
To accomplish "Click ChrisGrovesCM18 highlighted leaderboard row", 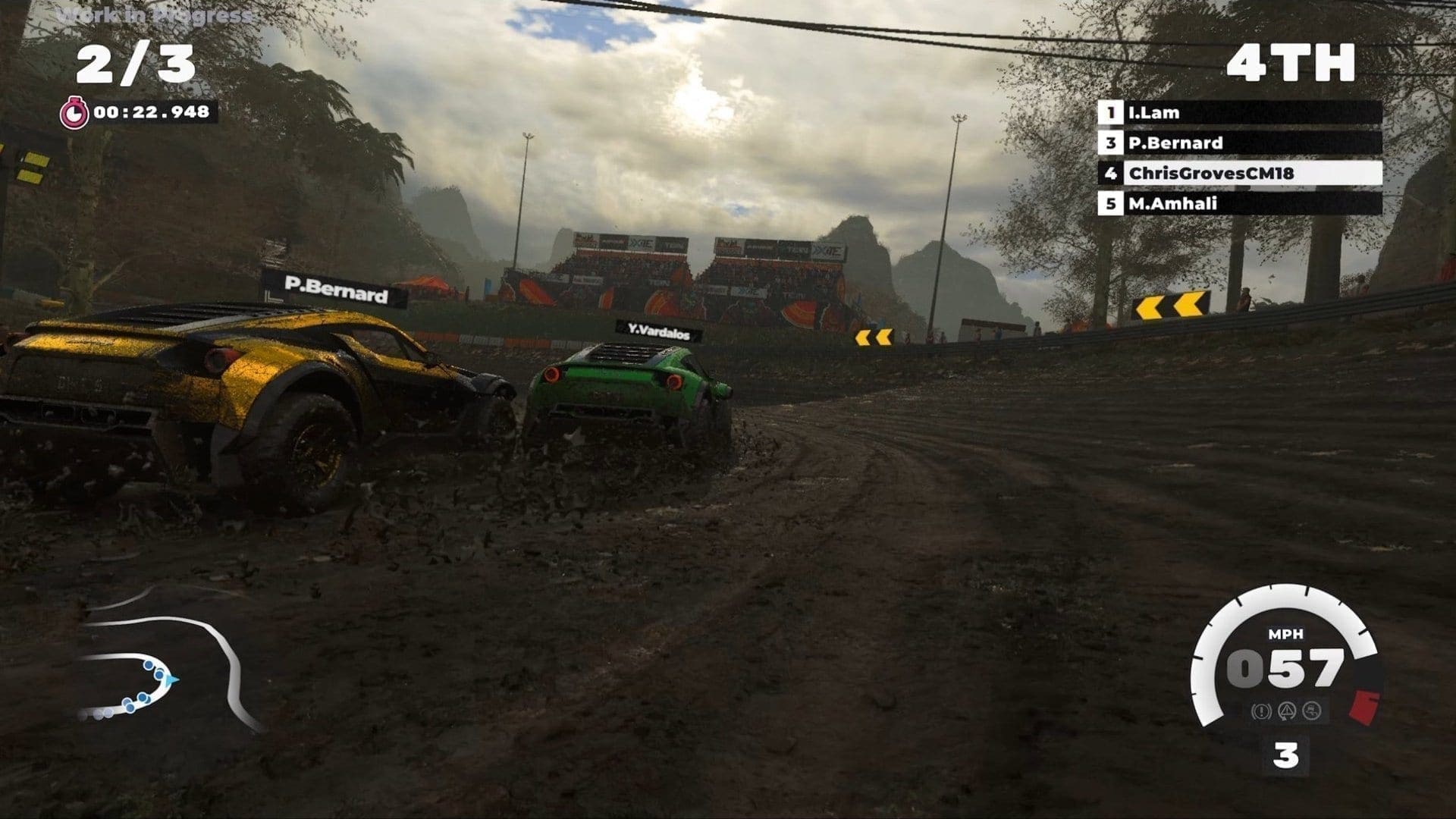I will click(1239, 173).
